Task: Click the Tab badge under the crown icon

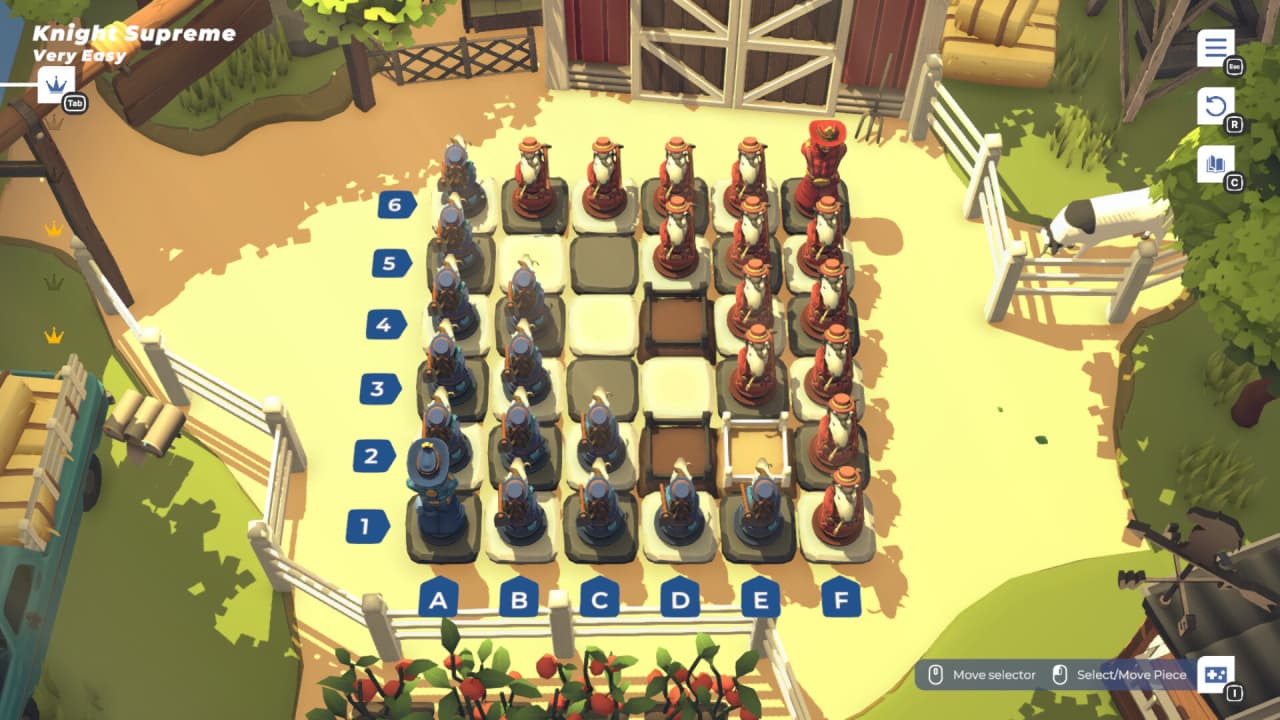Action: [x=73, y=100]
